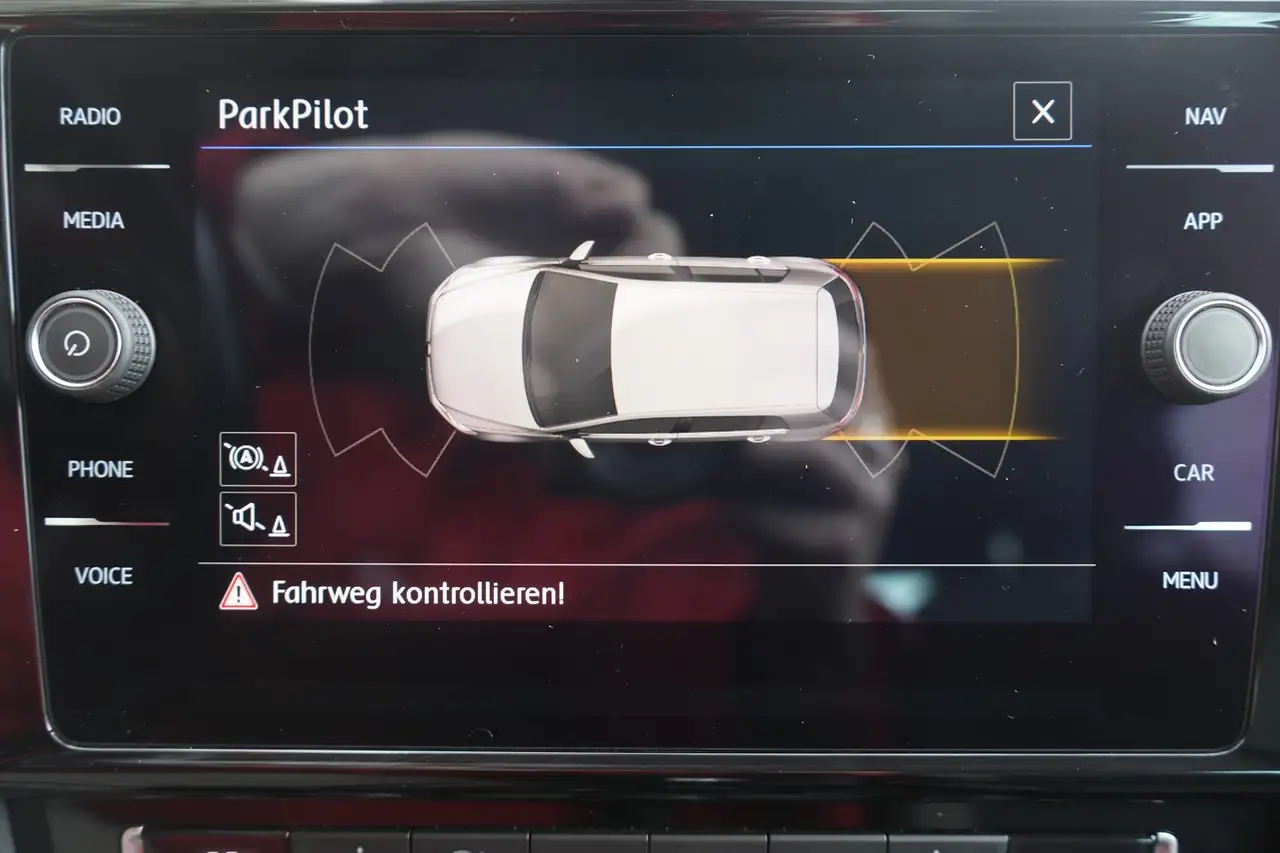Toggle the automatic brake assist icon

pyautogui.click(x=258, y=459)
